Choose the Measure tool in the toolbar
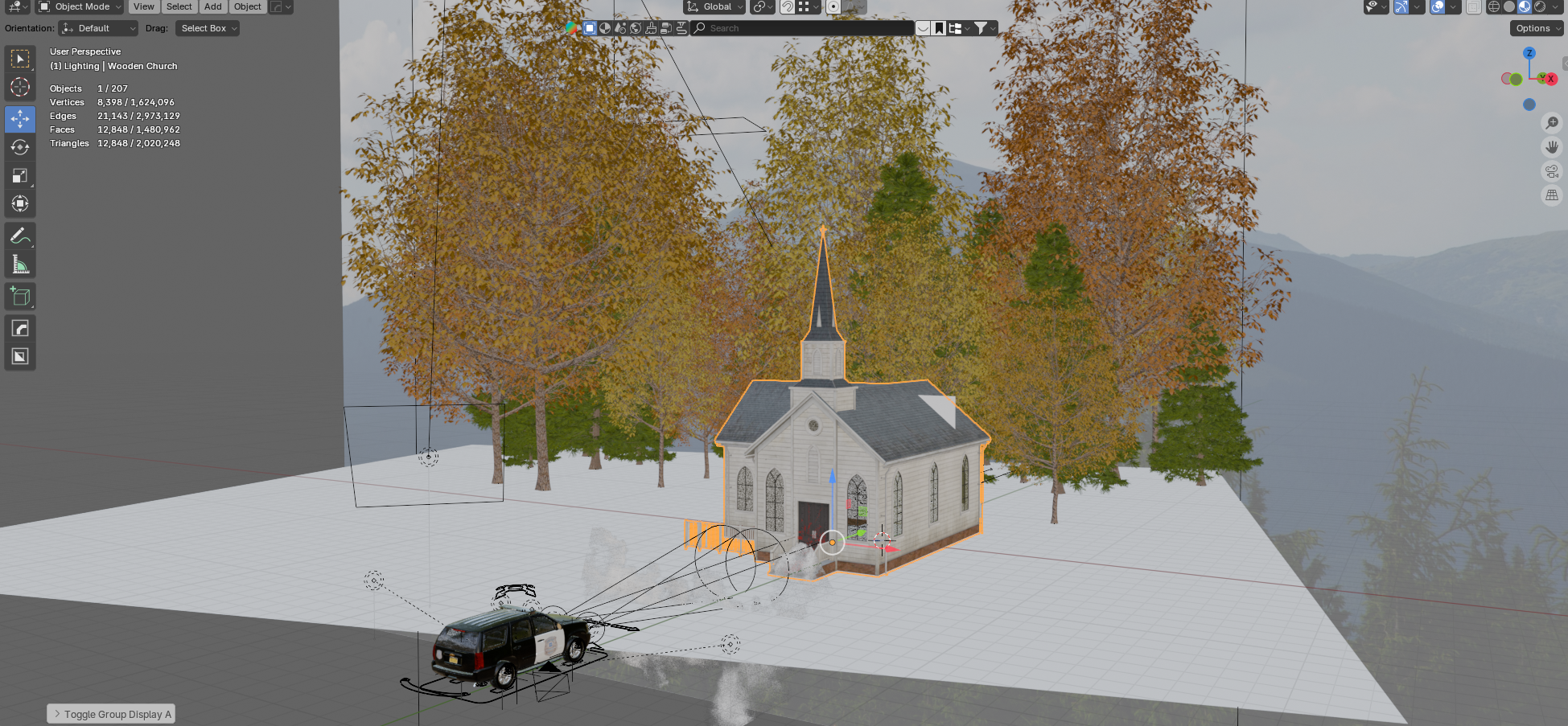 20,265
